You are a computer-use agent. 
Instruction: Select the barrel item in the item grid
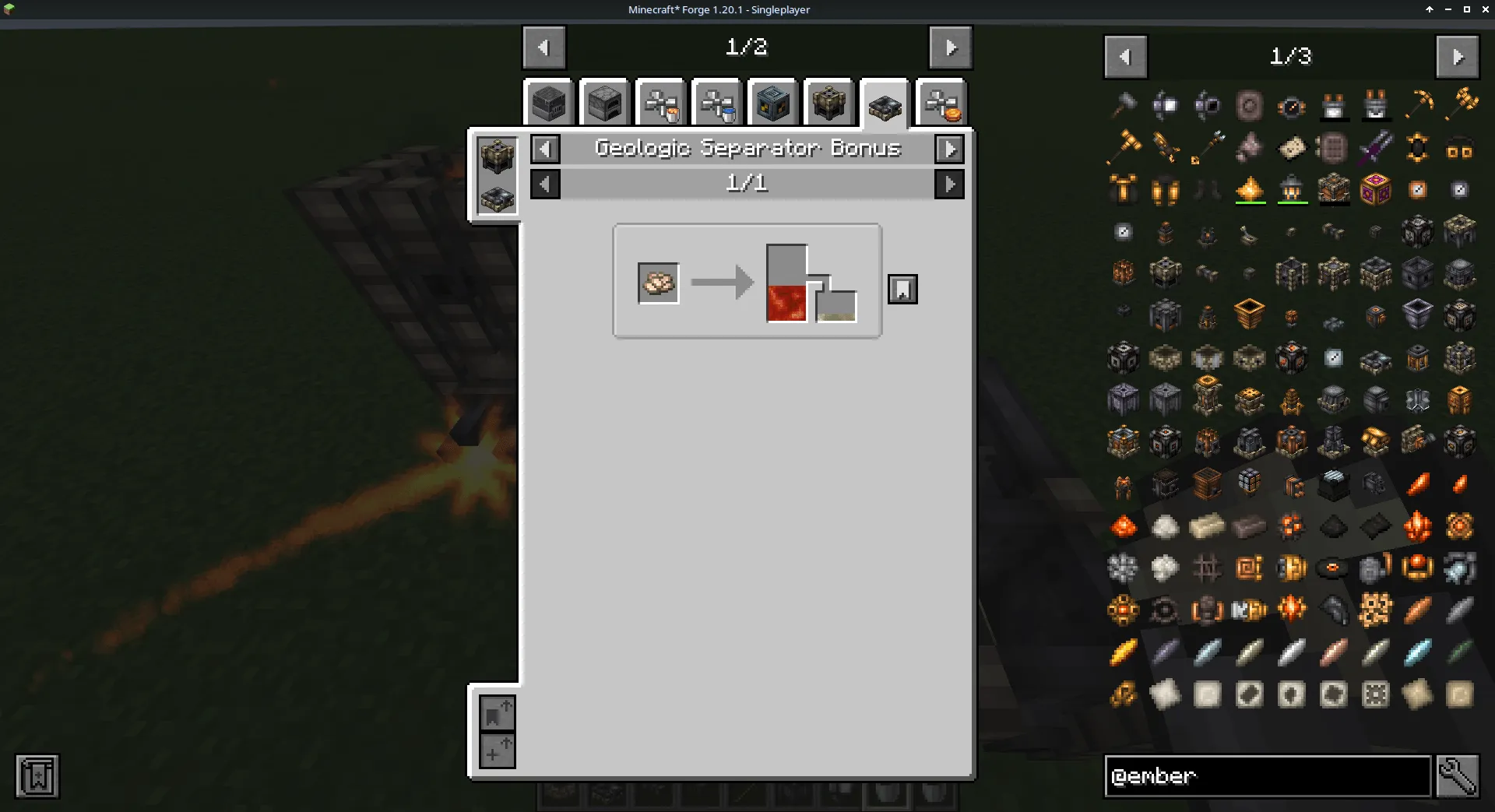1208,484
